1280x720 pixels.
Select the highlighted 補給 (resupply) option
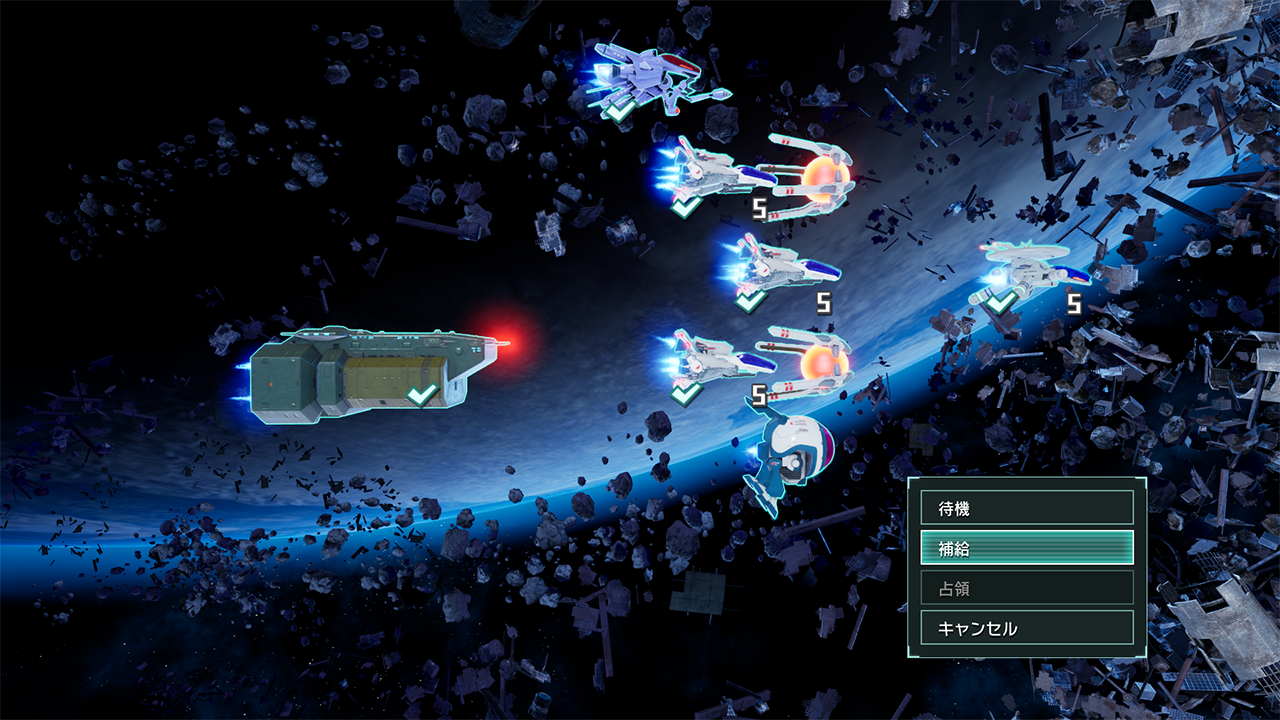click(x=1026, y=548)
